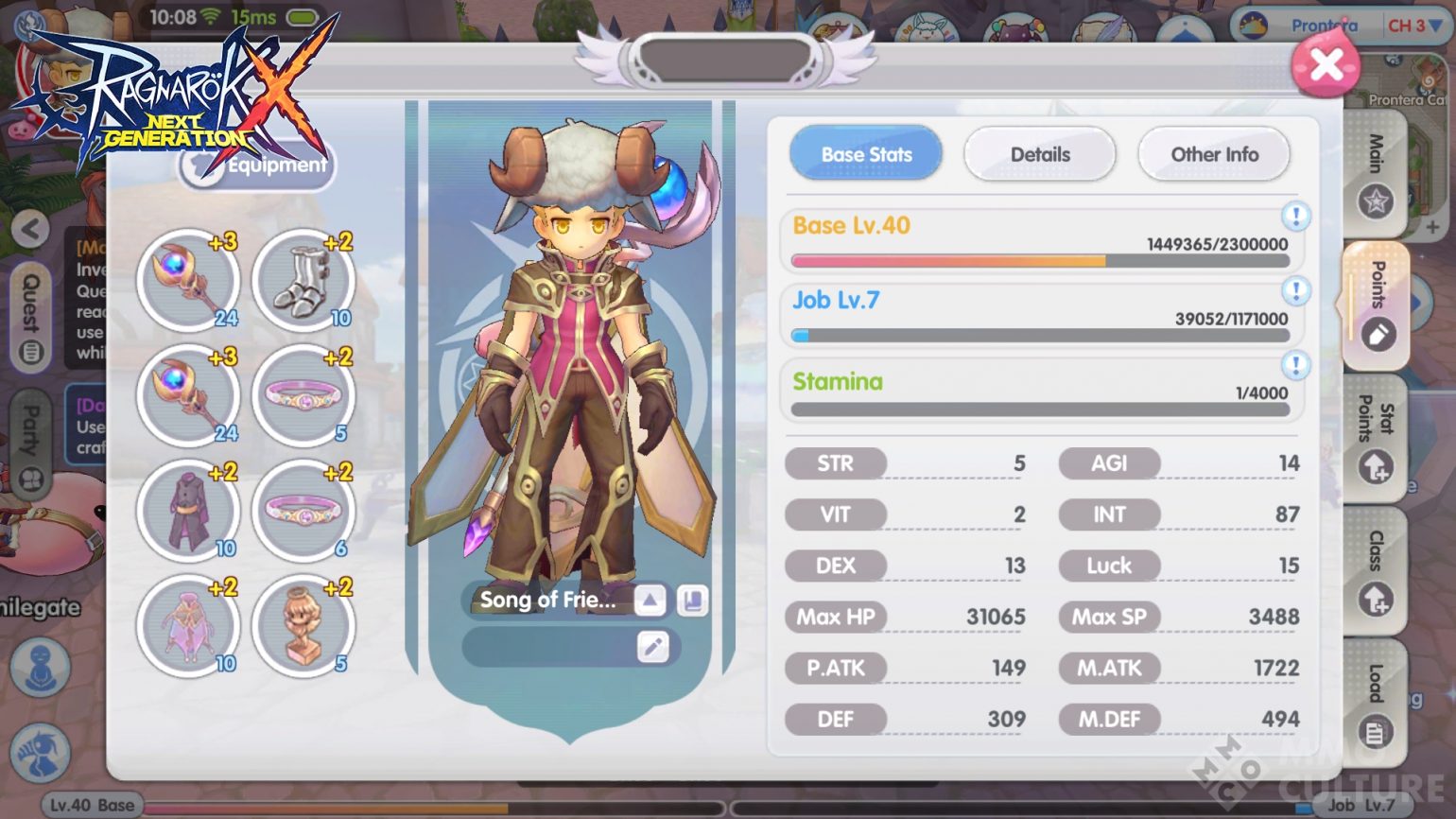Tap the exclamation icon next to Base Lv.40

click(1295, 216)
